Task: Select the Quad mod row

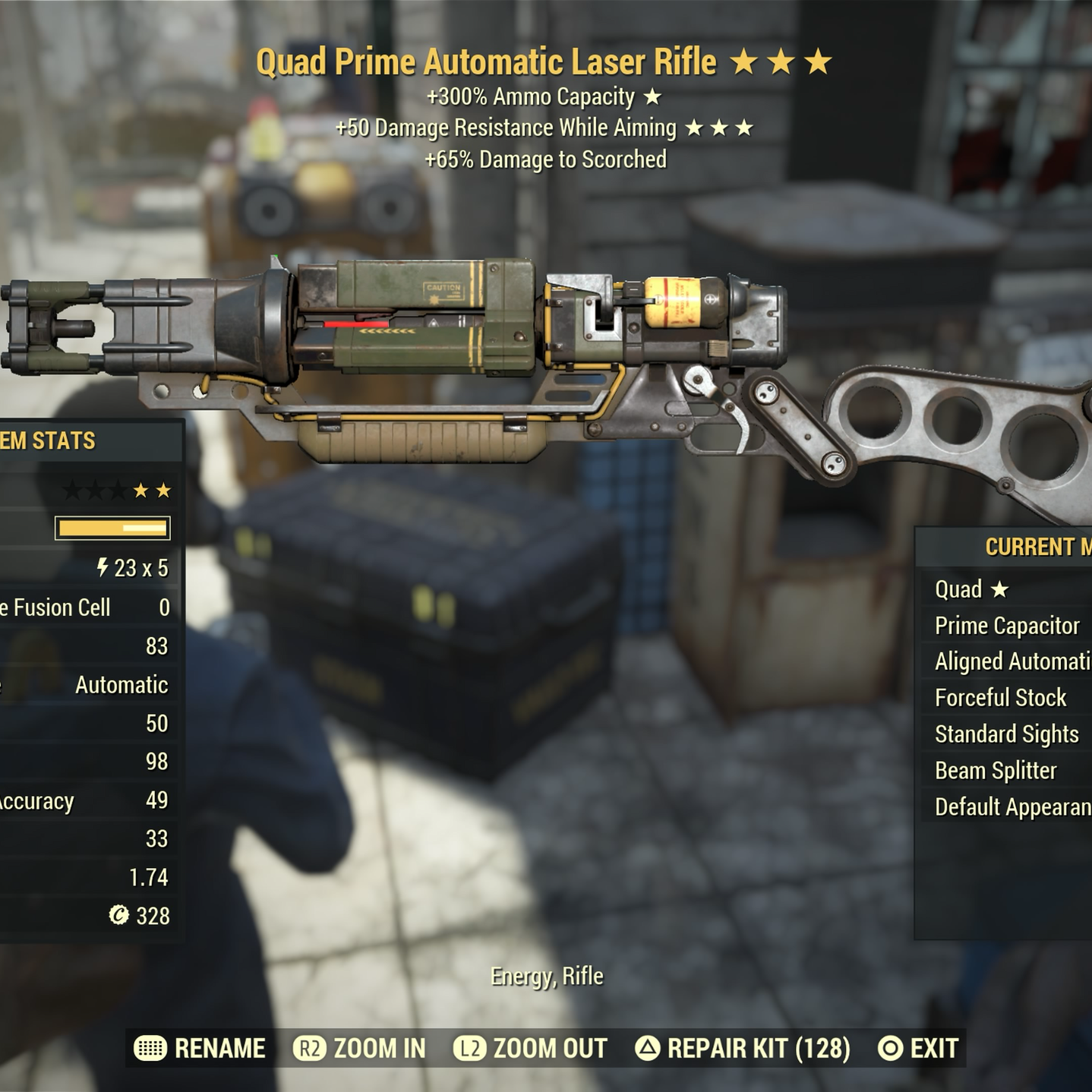Action: coord(972,589)
